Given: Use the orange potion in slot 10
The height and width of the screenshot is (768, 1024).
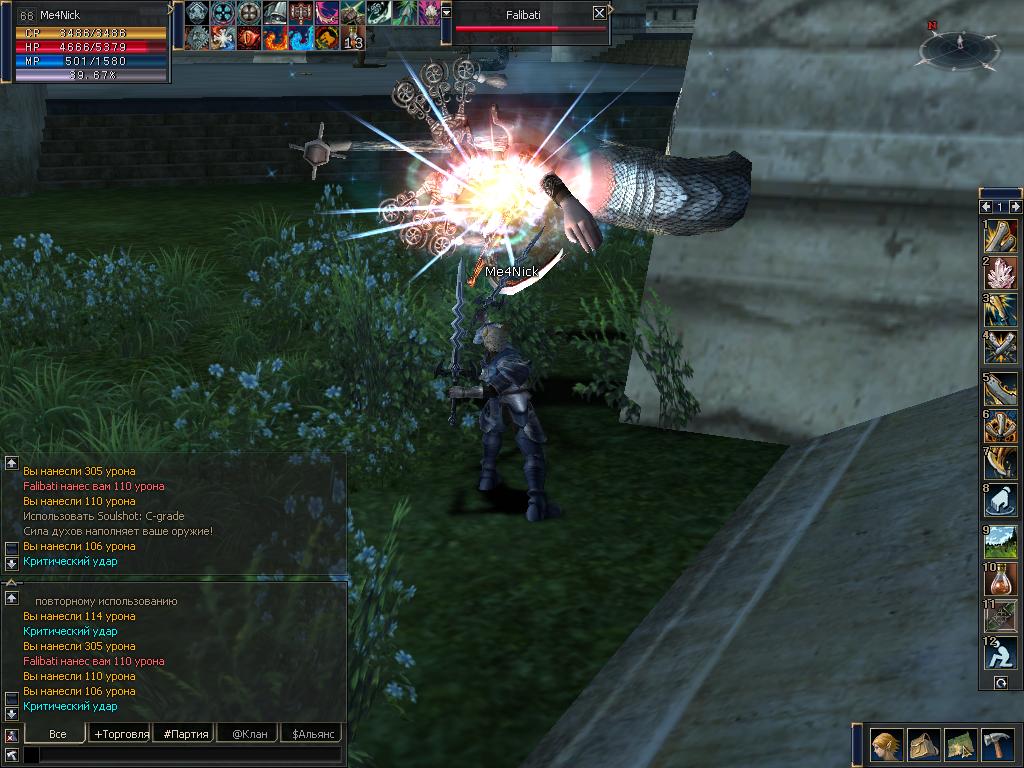Looking at the screenshot, I should 1000,577.
